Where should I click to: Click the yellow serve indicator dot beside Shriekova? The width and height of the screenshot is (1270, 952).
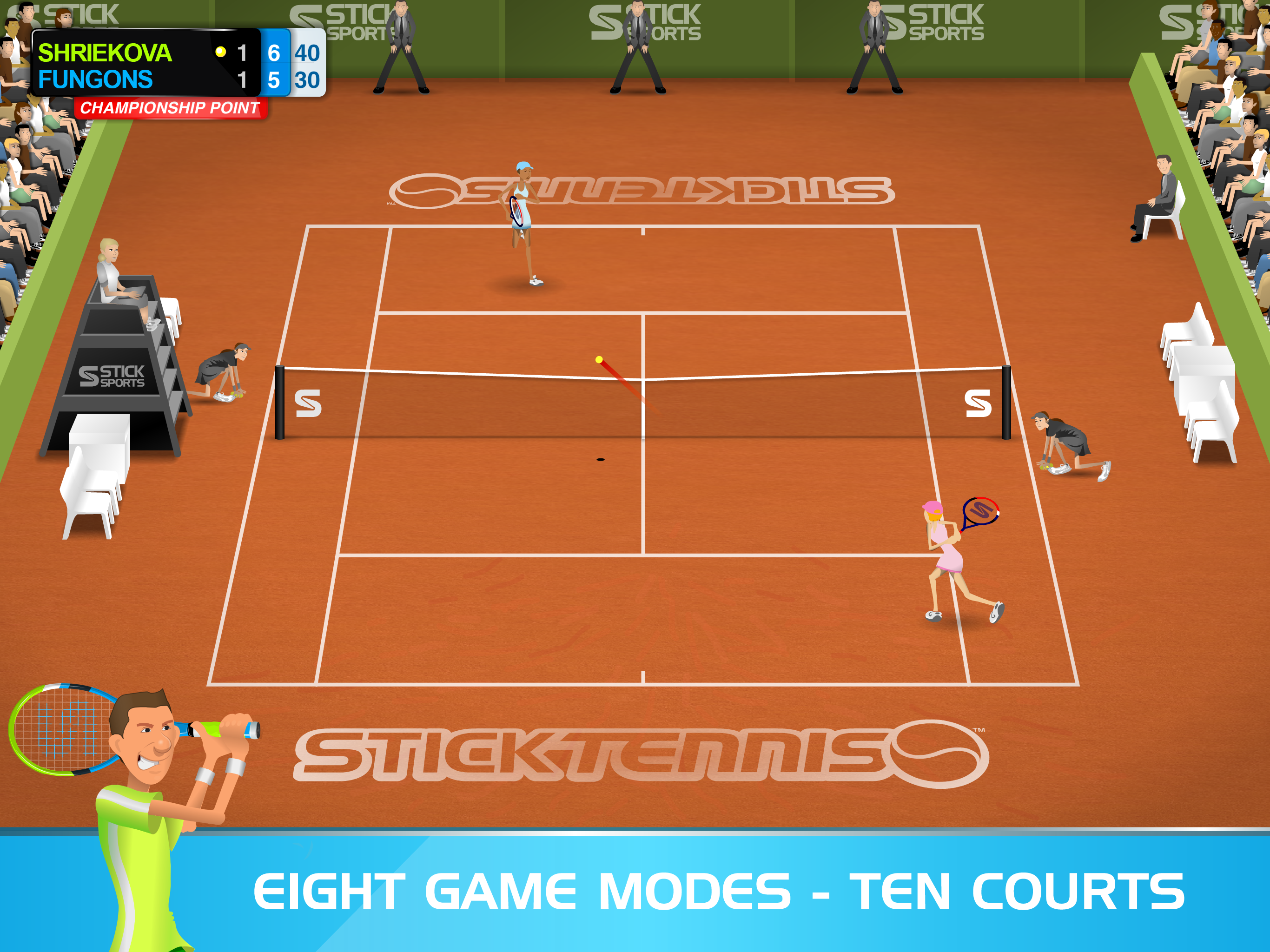tap(220, 52)
